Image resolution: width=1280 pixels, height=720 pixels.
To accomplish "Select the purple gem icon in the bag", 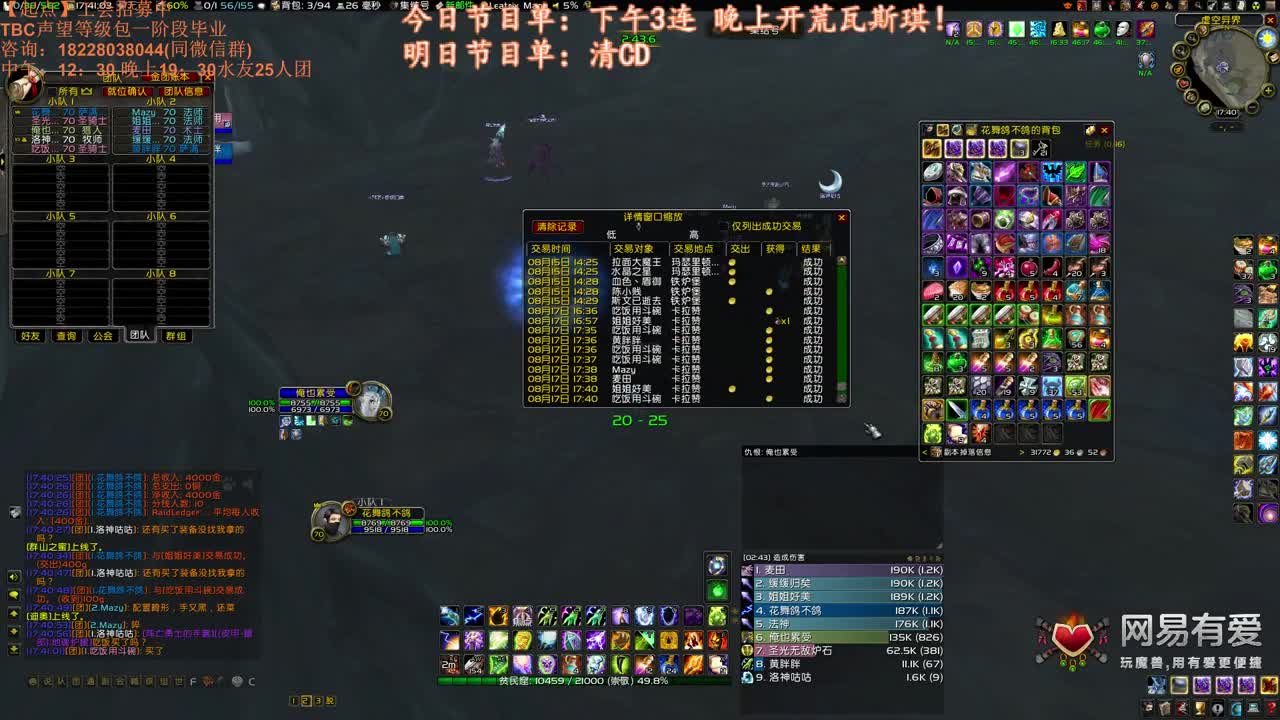I will (x=957, y=268).
